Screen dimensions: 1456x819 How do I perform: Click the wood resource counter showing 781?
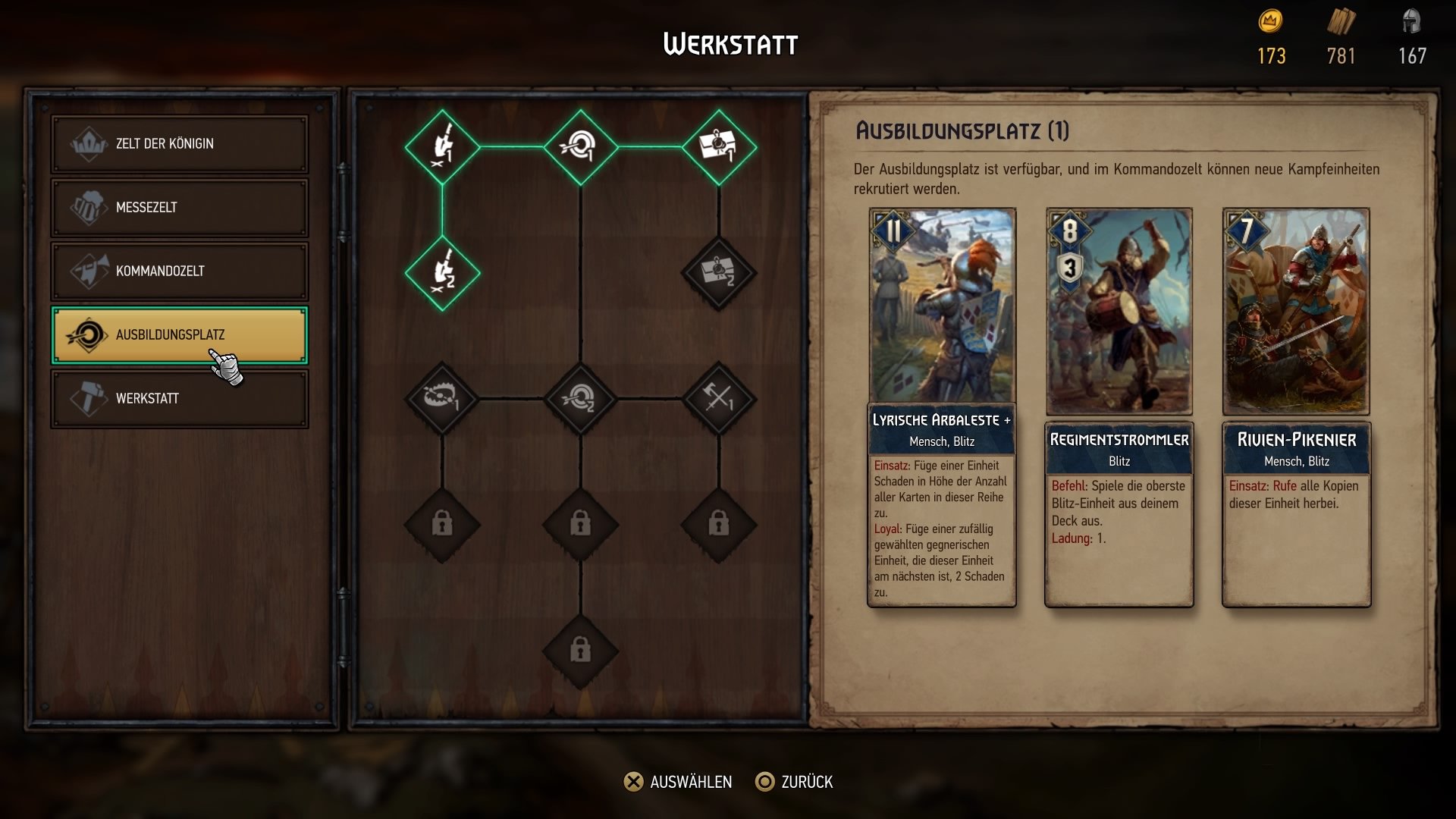[1342, 38]
